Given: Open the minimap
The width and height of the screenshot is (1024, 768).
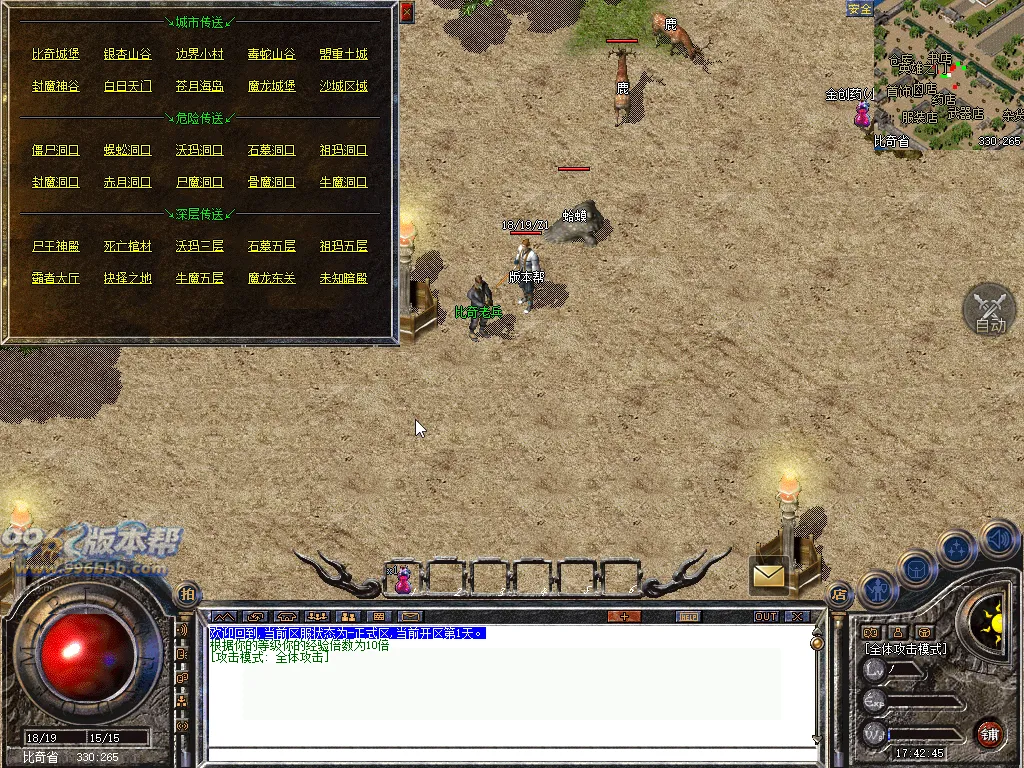Looking at the screenshot, I should (x=948, y=75).
